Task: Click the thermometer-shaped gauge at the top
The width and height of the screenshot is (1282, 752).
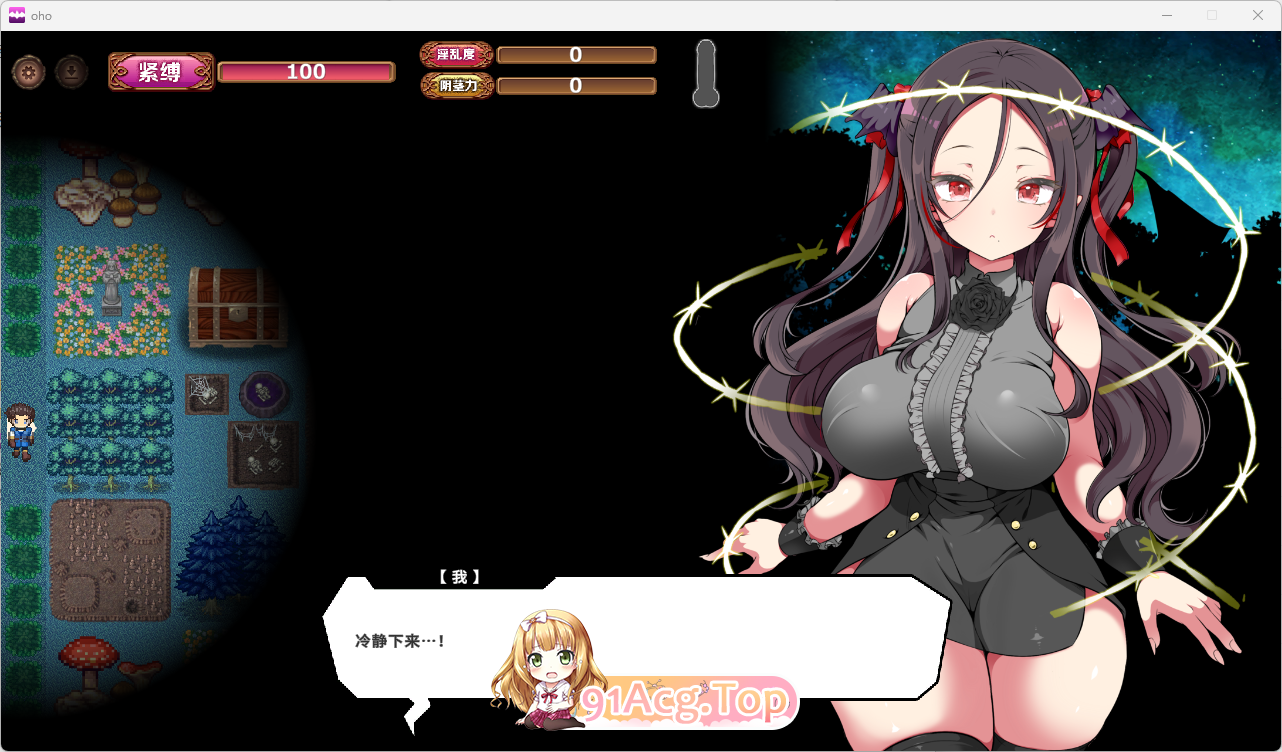Action: point(705,75)
